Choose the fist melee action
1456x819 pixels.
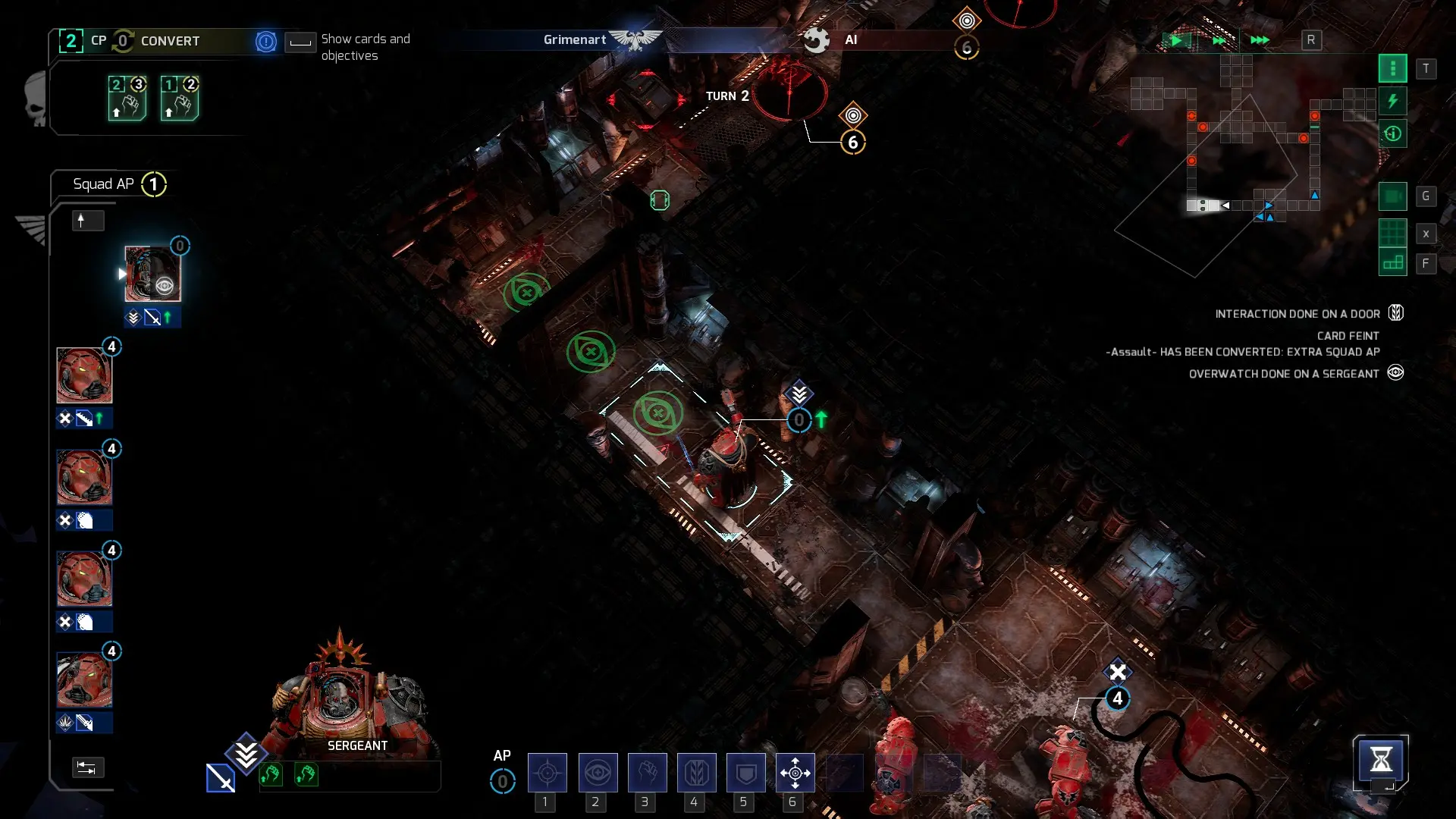(647, 773)
